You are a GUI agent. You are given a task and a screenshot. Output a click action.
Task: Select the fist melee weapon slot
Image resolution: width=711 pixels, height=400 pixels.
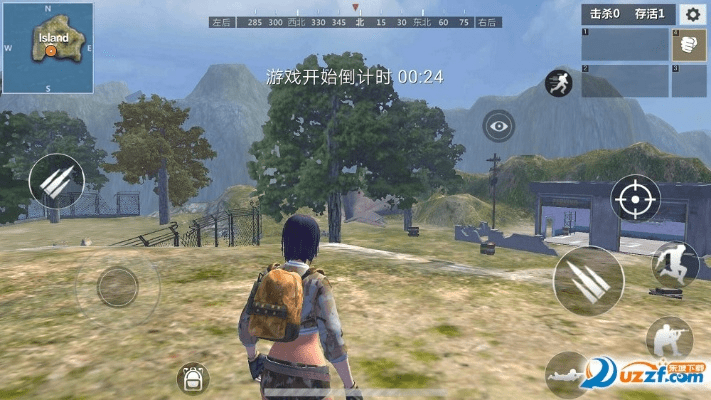[690, 44]
